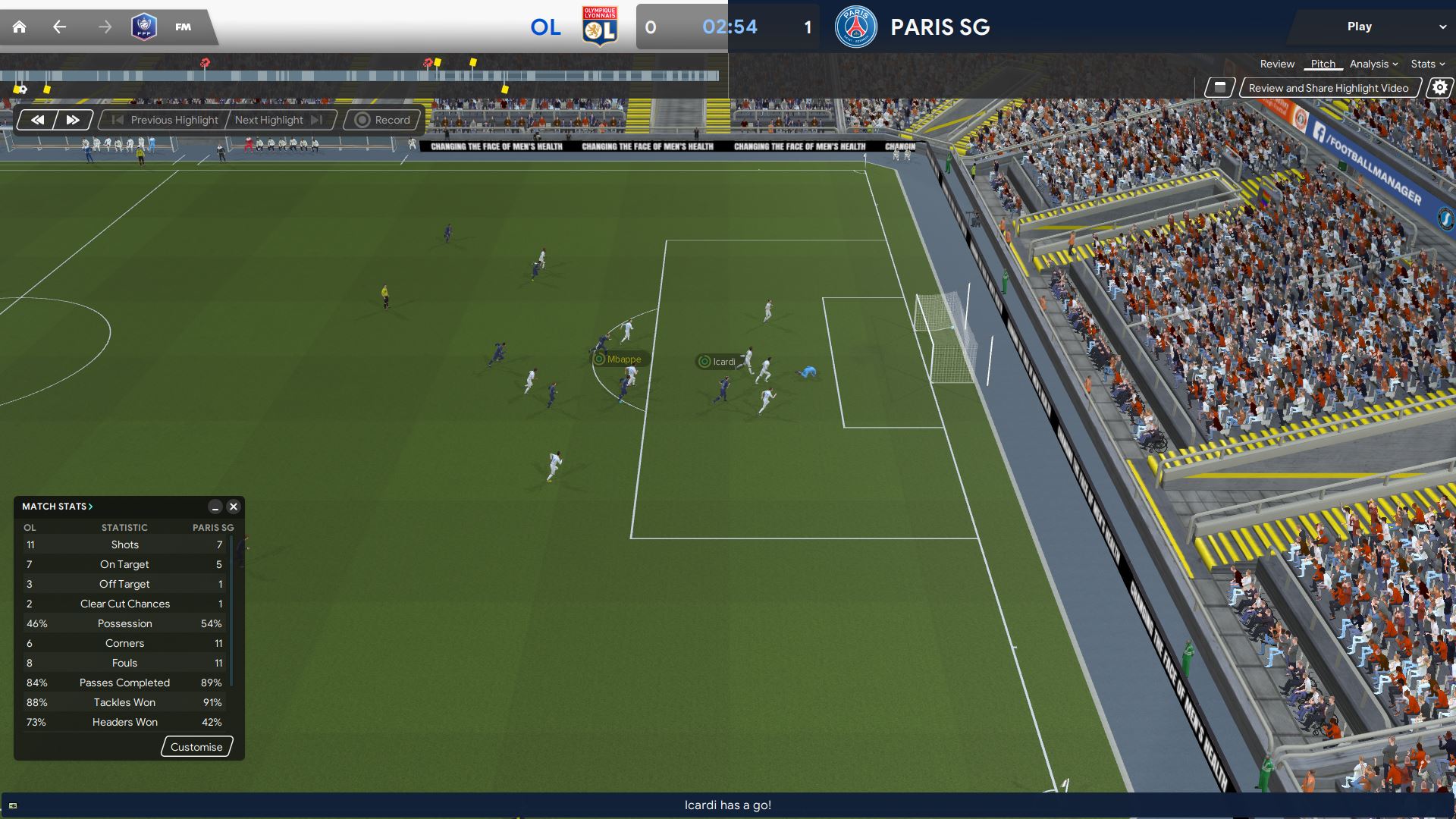Viewport: 1456px width, 819px height.
Task: Minimise the Match Stats panel
Action: (x=215, y=507)
